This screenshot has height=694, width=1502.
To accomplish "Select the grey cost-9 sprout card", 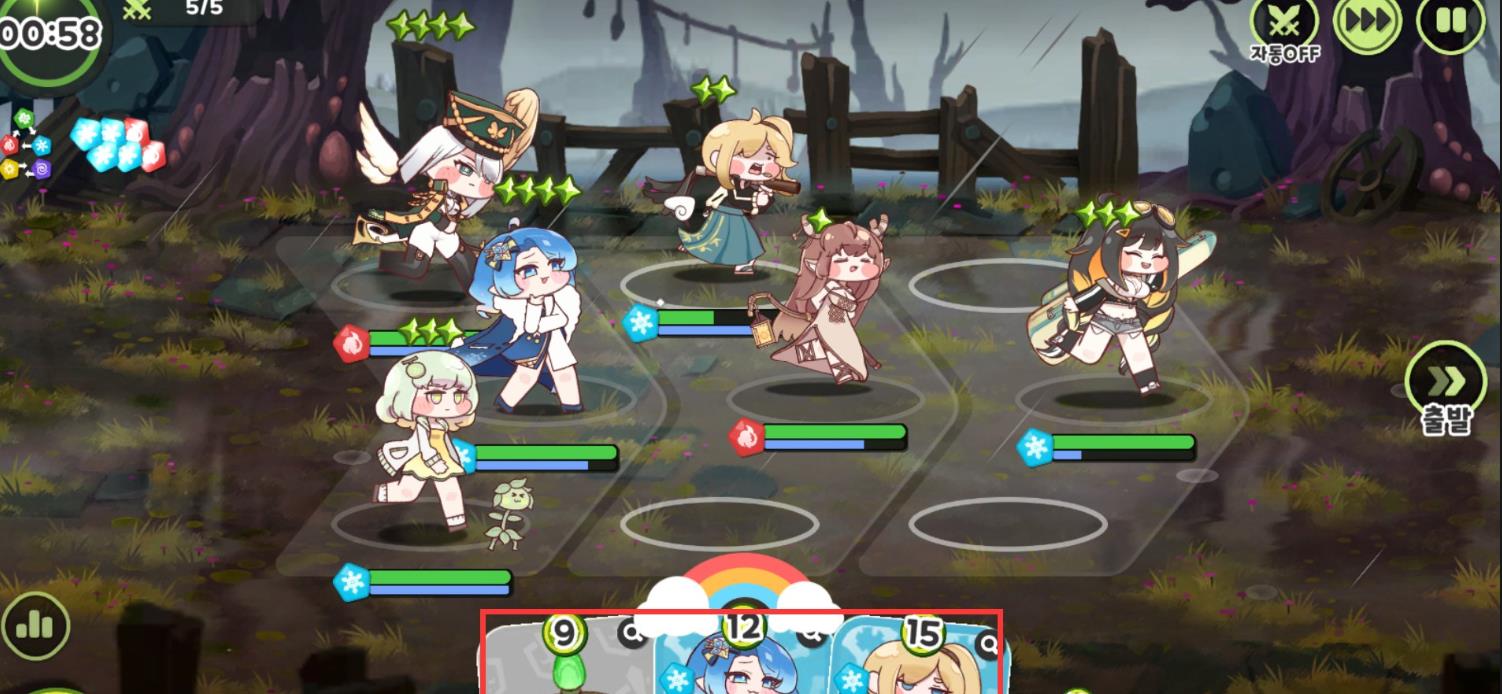I will coord(565,665).
